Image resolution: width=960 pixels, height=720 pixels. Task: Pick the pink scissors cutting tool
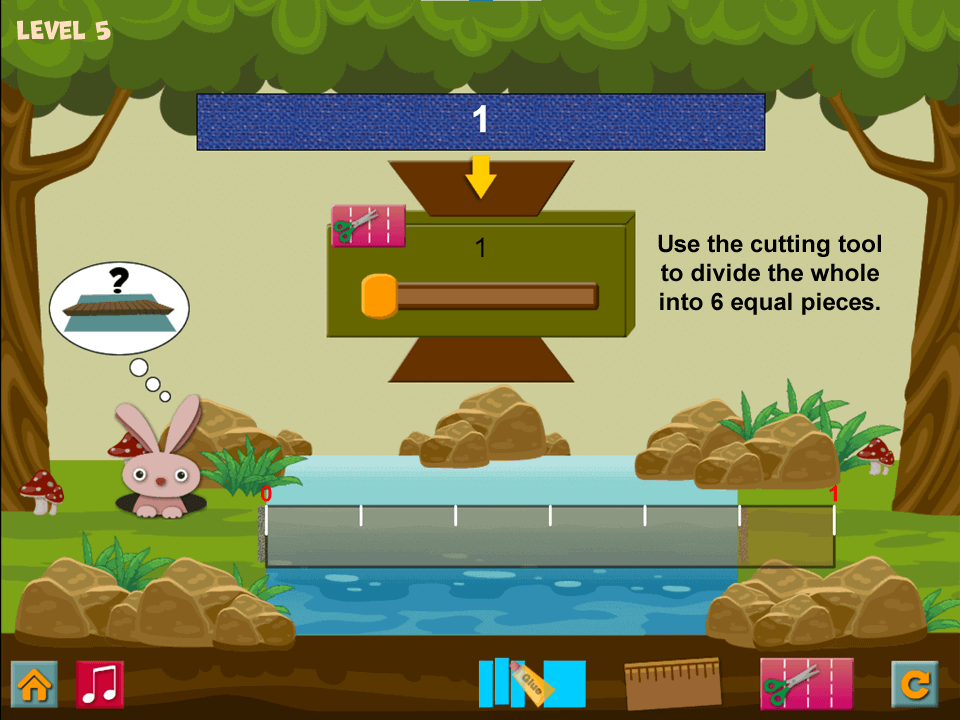[x=806, y=684]
